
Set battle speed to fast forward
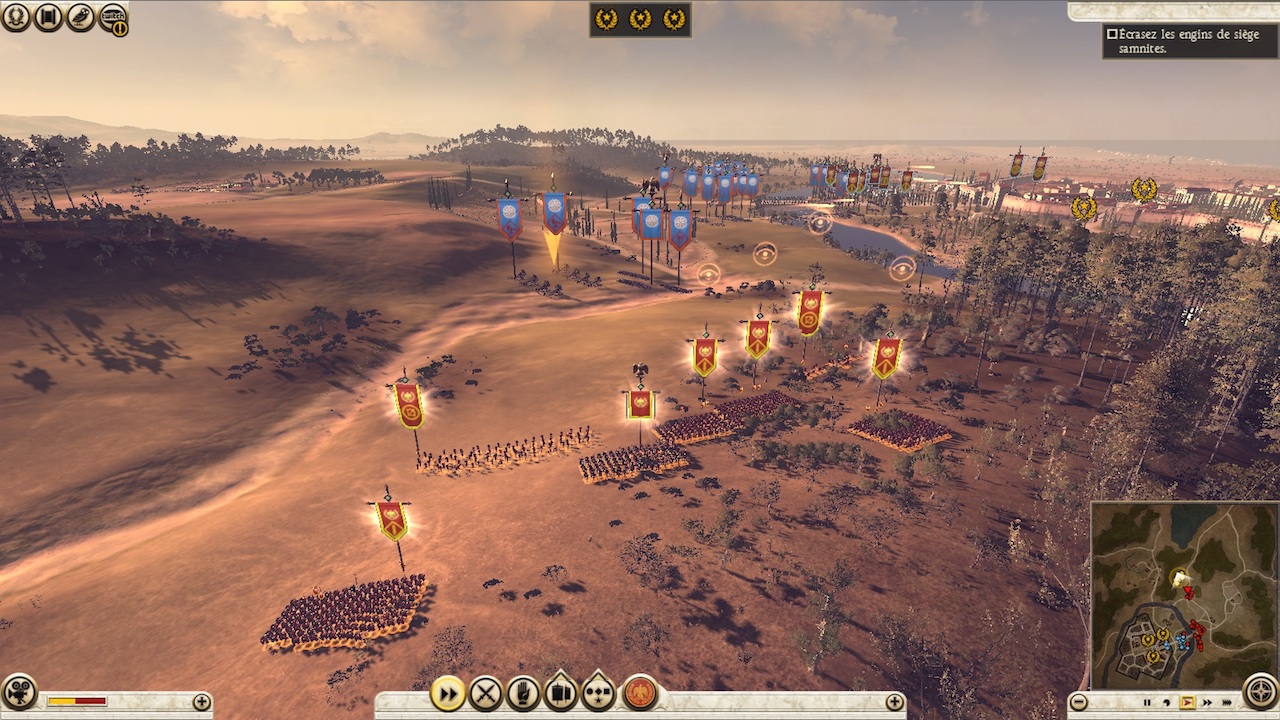coord(1208,703)
